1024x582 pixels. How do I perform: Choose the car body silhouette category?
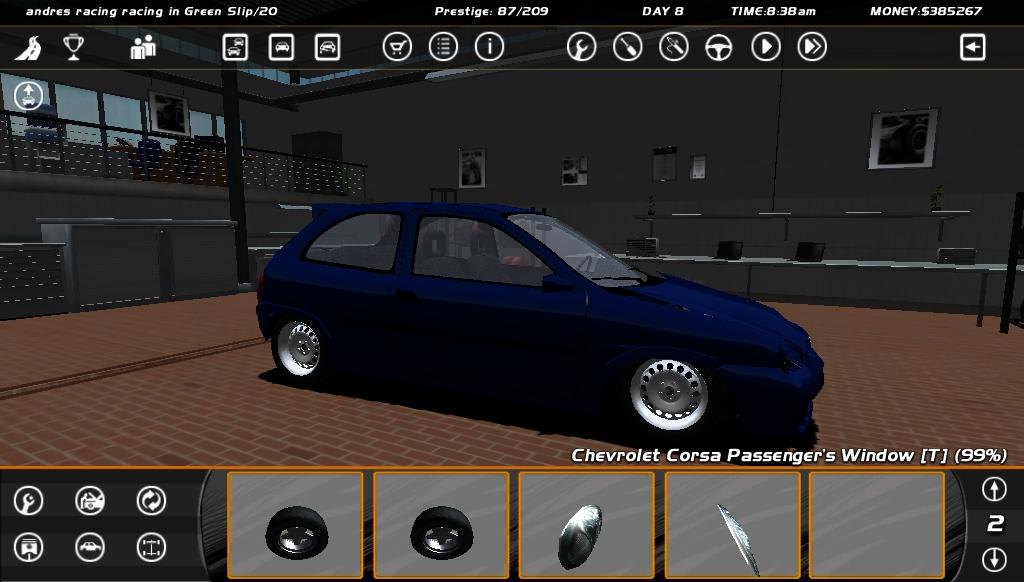(90, 547)
